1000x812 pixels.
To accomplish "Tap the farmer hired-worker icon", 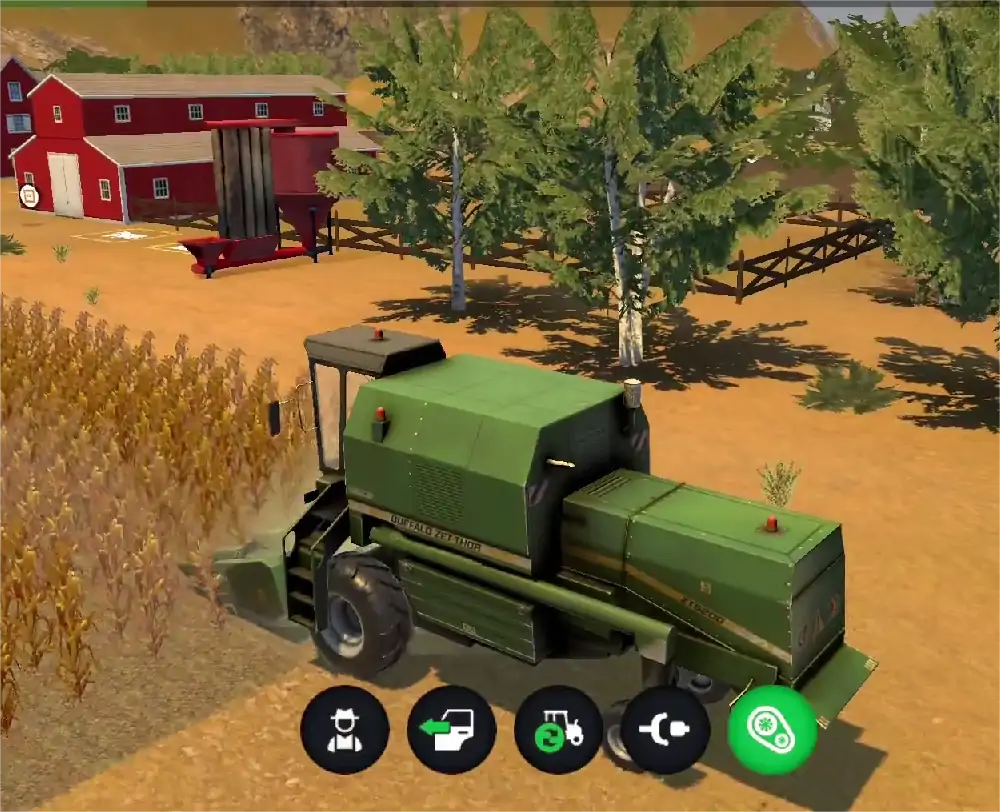I will pyautogui.click(x=345, y=730).
